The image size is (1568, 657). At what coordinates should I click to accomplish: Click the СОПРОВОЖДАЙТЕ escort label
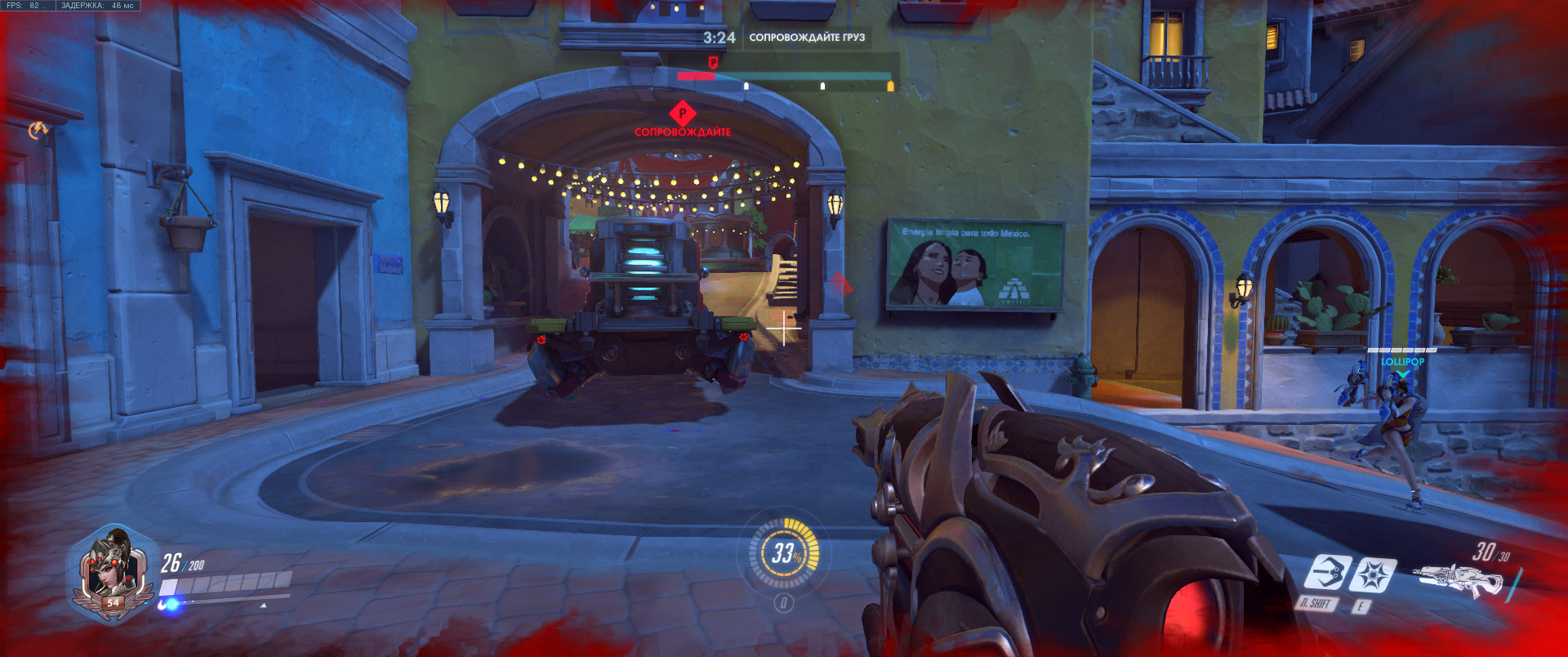[684, 132]
